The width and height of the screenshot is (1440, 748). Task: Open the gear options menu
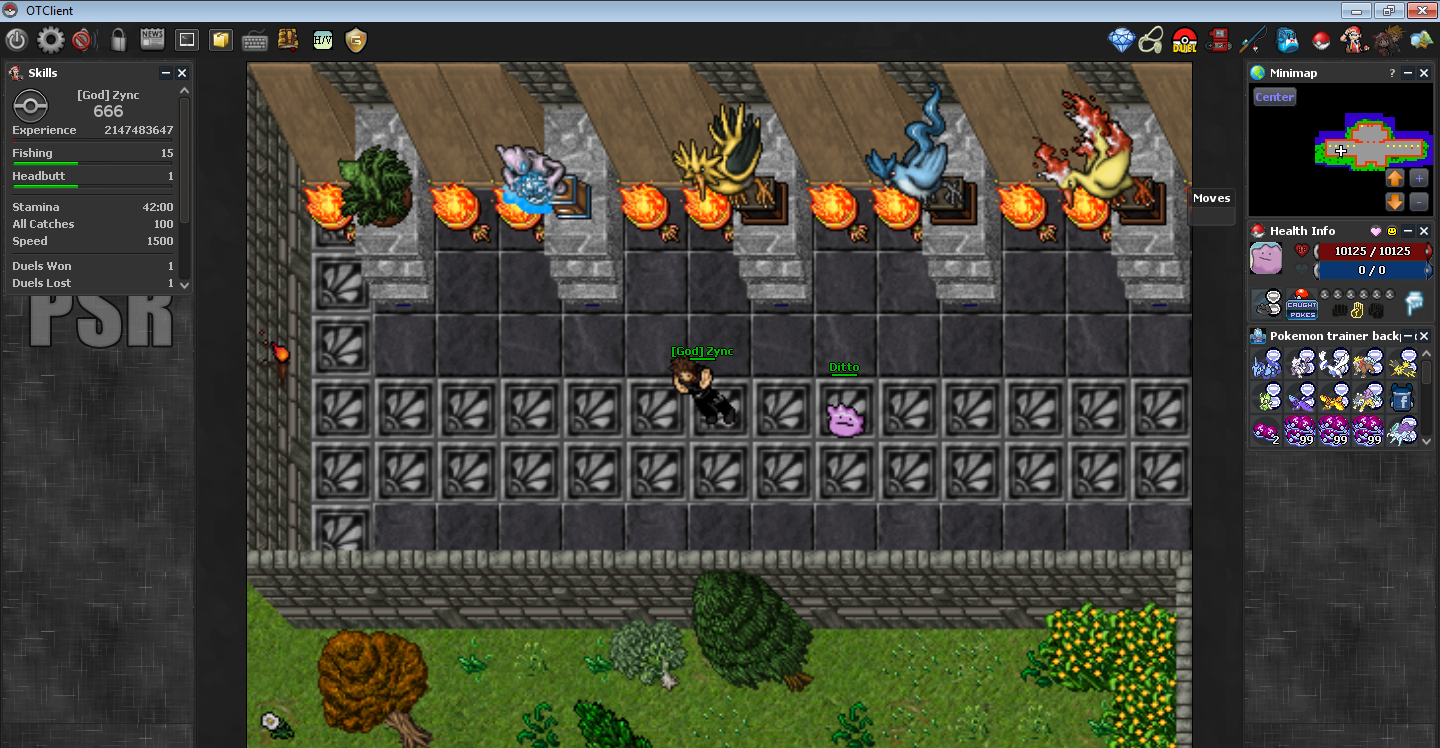click(x=50, y=40)
